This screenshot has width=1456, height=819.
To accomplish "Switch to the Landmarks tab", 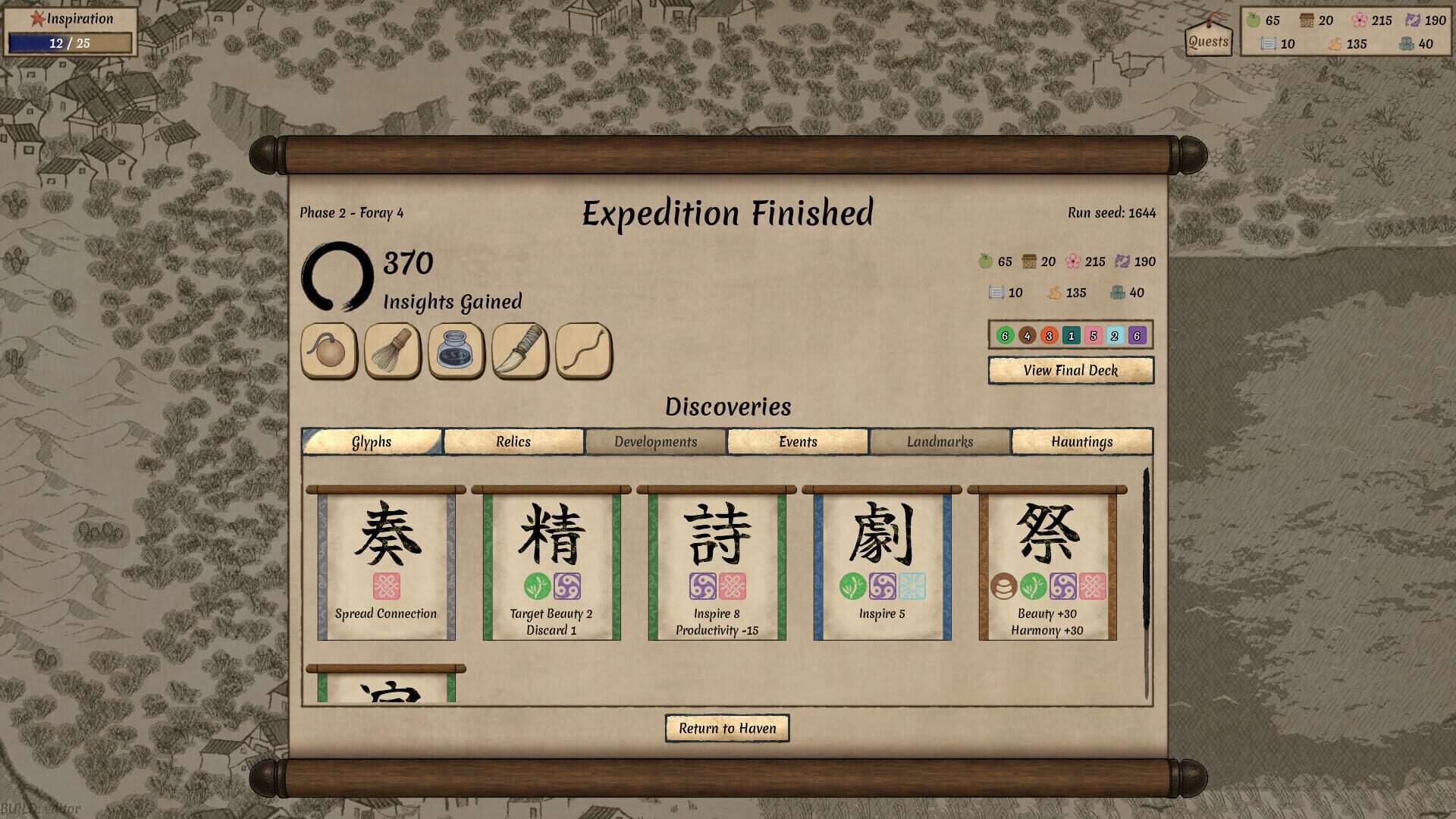I will (x=940, y=441).
